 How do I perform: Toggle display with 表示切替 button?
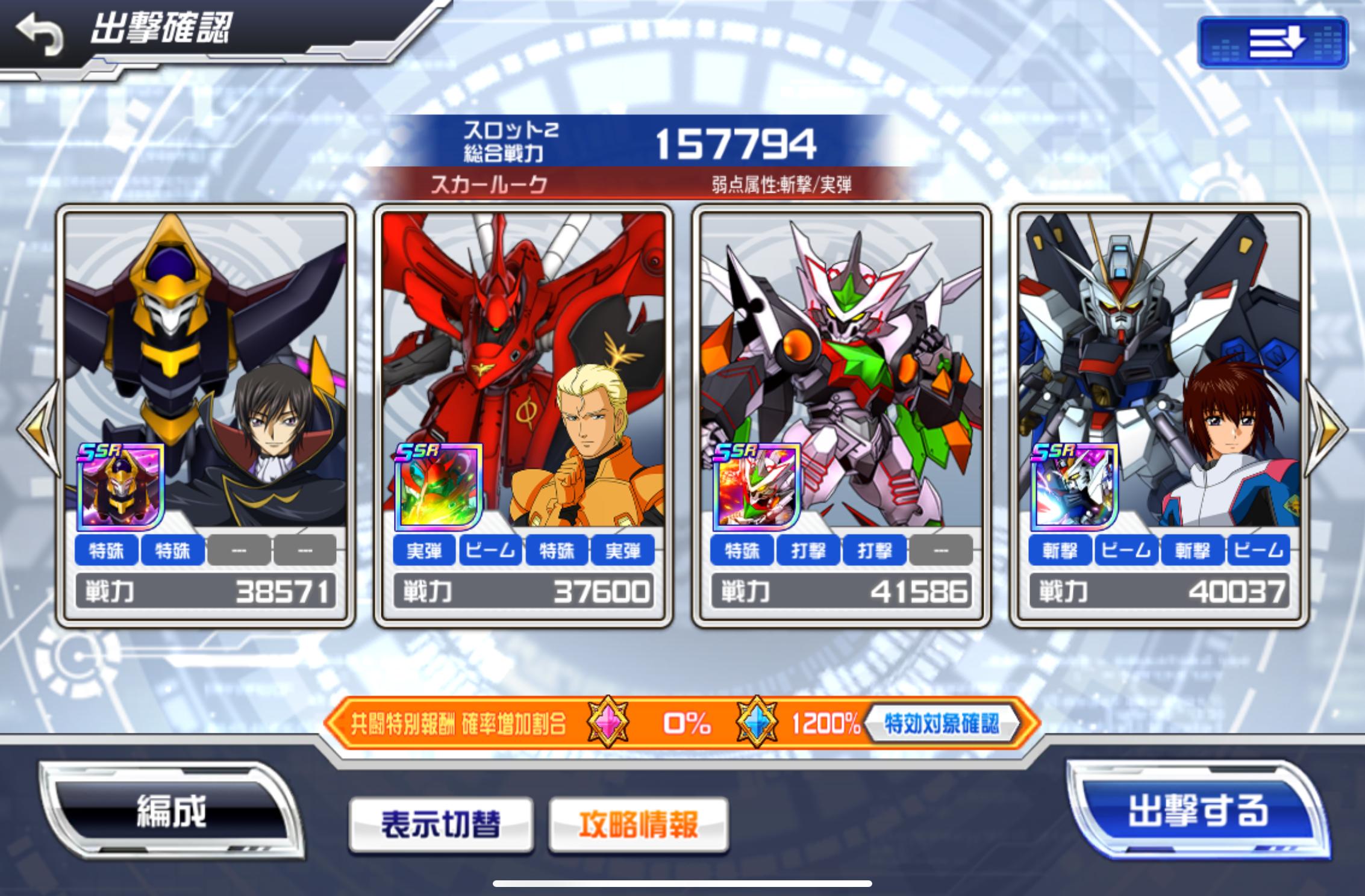click(x=441, y=824)
